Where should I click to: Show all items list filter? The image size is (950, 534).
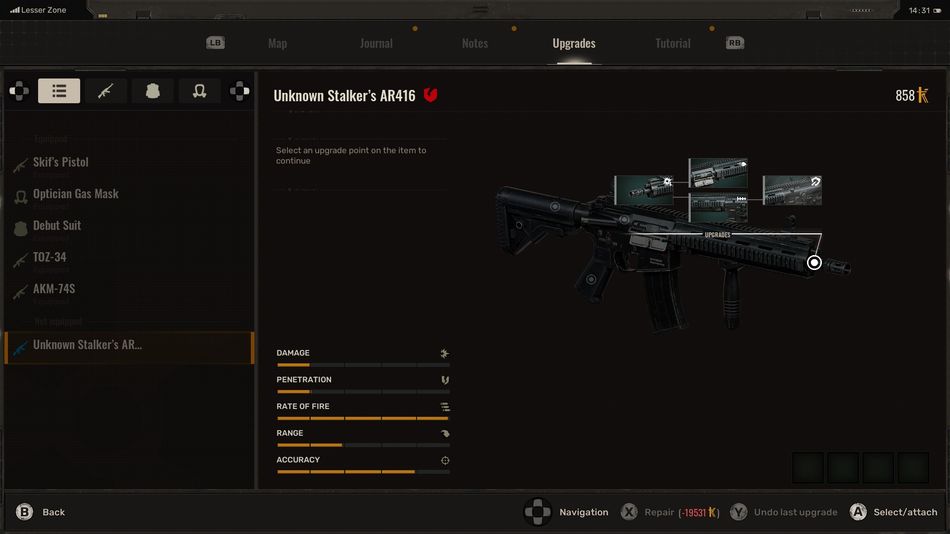59,91
